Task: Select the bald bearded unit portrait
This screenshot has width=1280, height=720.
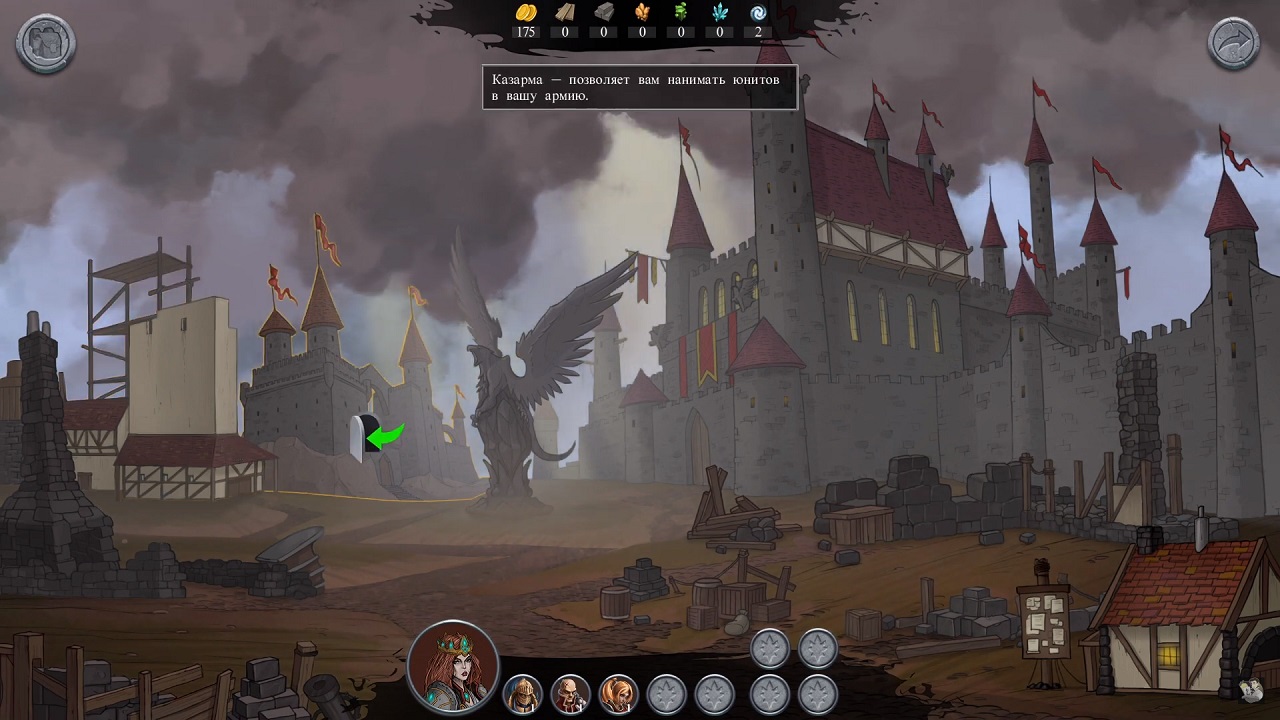Action: tap(570, 692)
